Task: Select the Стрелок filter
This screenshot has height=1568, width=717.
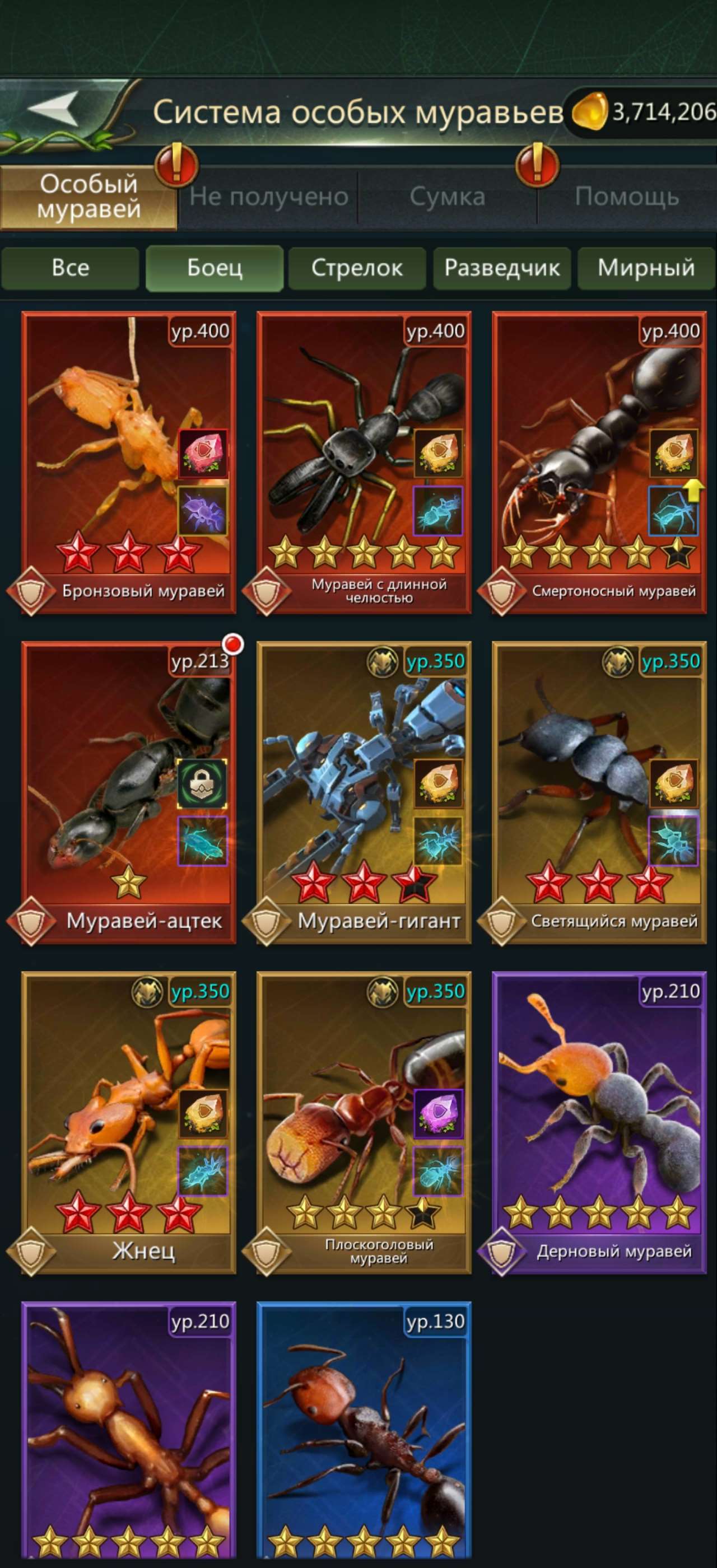Action: 357,268
